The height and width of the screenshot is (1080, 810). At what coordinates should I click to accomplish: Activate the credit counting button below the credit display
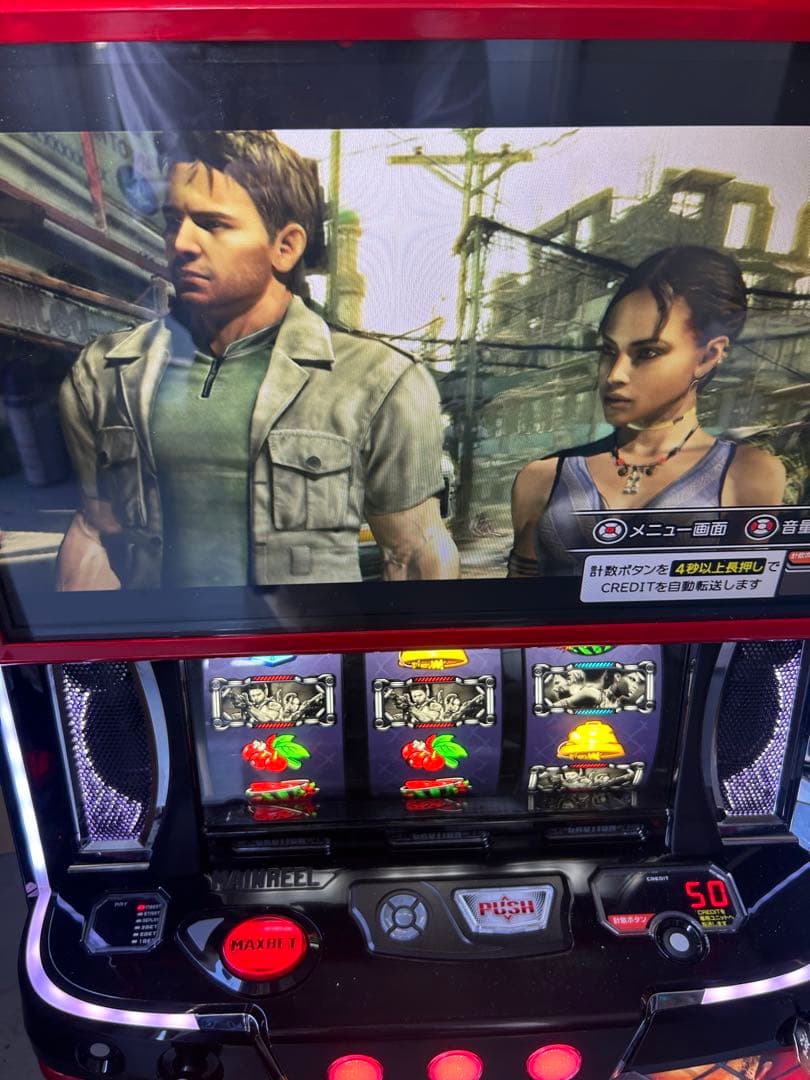[x=679, y=937]
